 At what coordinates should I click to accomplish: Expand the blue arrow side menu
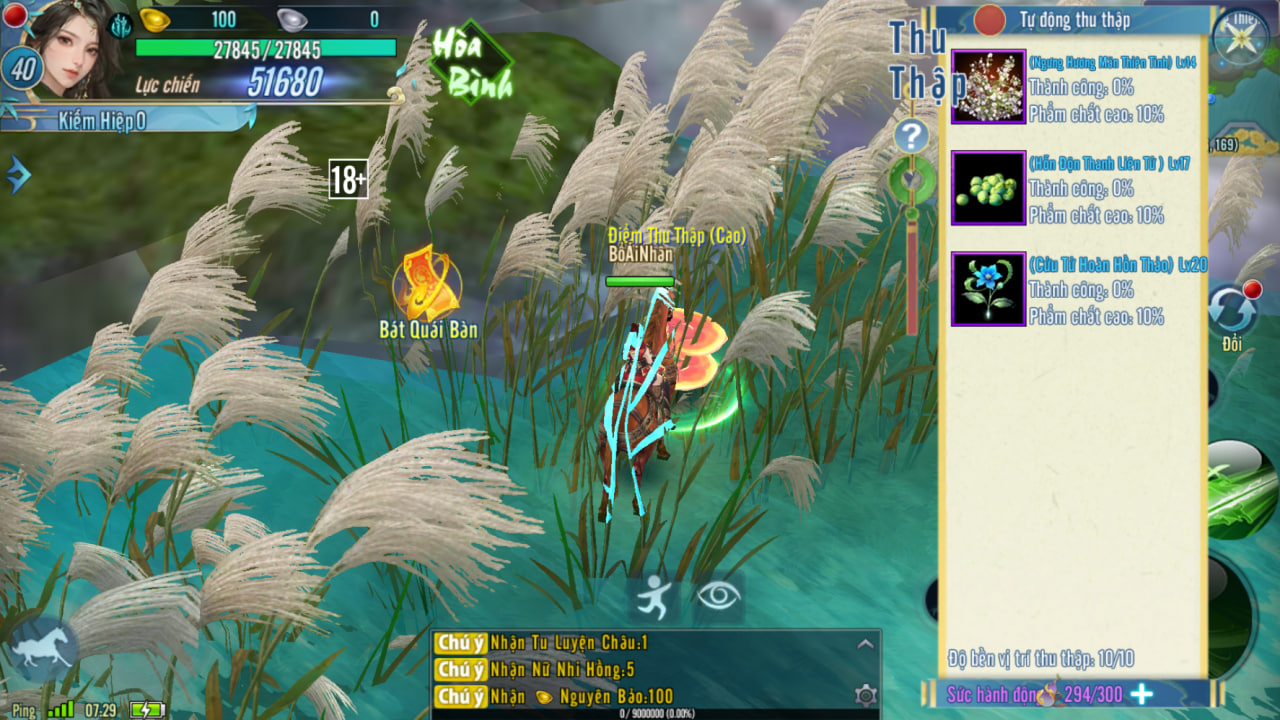coord(18,175)
